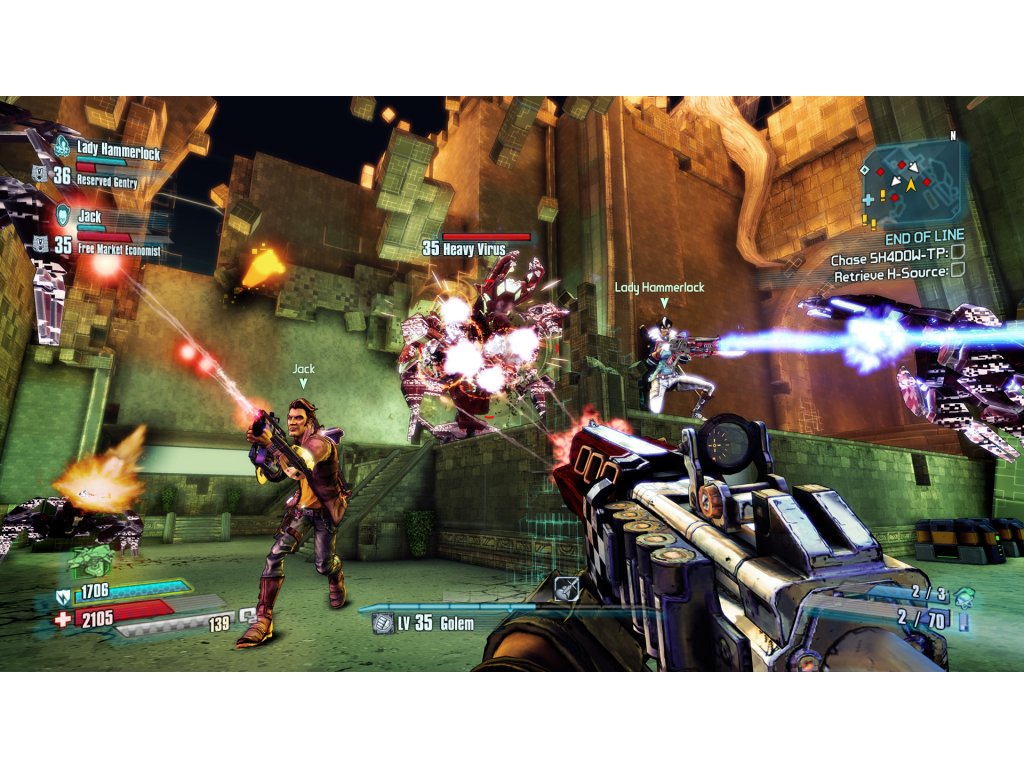Image resolution: width=1024 pixels, height=768 pixels.
Task: Click the class emblem beside LV 35 Golem
Action: click(381, 624)
